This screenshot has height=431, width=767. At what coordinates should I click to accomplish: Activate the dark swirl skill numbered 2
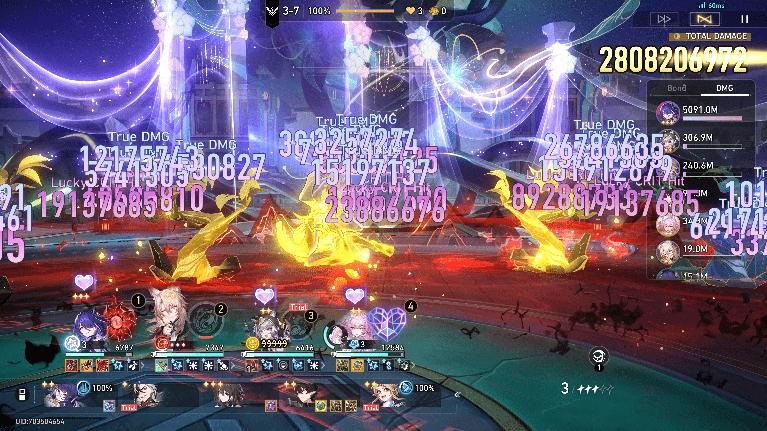pos(208,322)
